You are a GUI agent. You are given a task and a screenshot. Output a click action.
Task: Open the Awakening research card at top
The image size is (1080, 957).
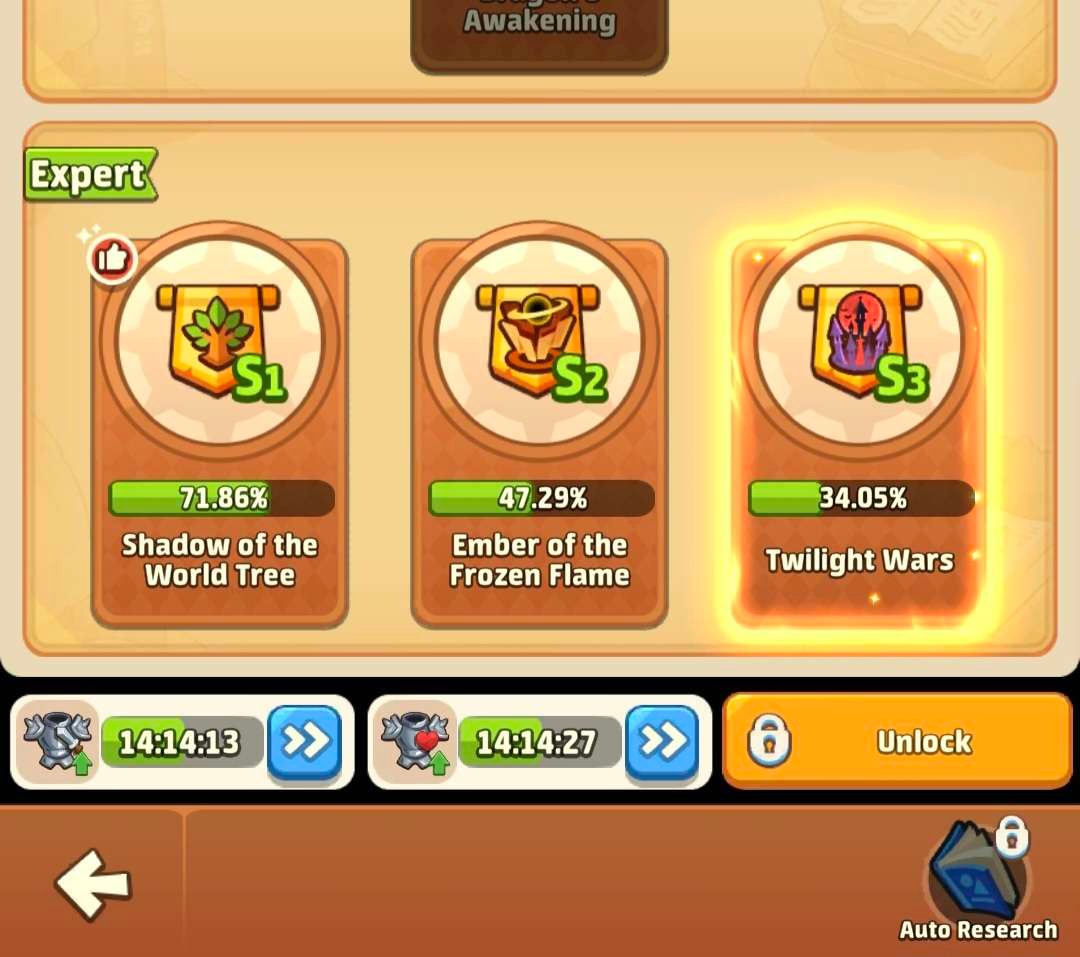pos(539,30)
